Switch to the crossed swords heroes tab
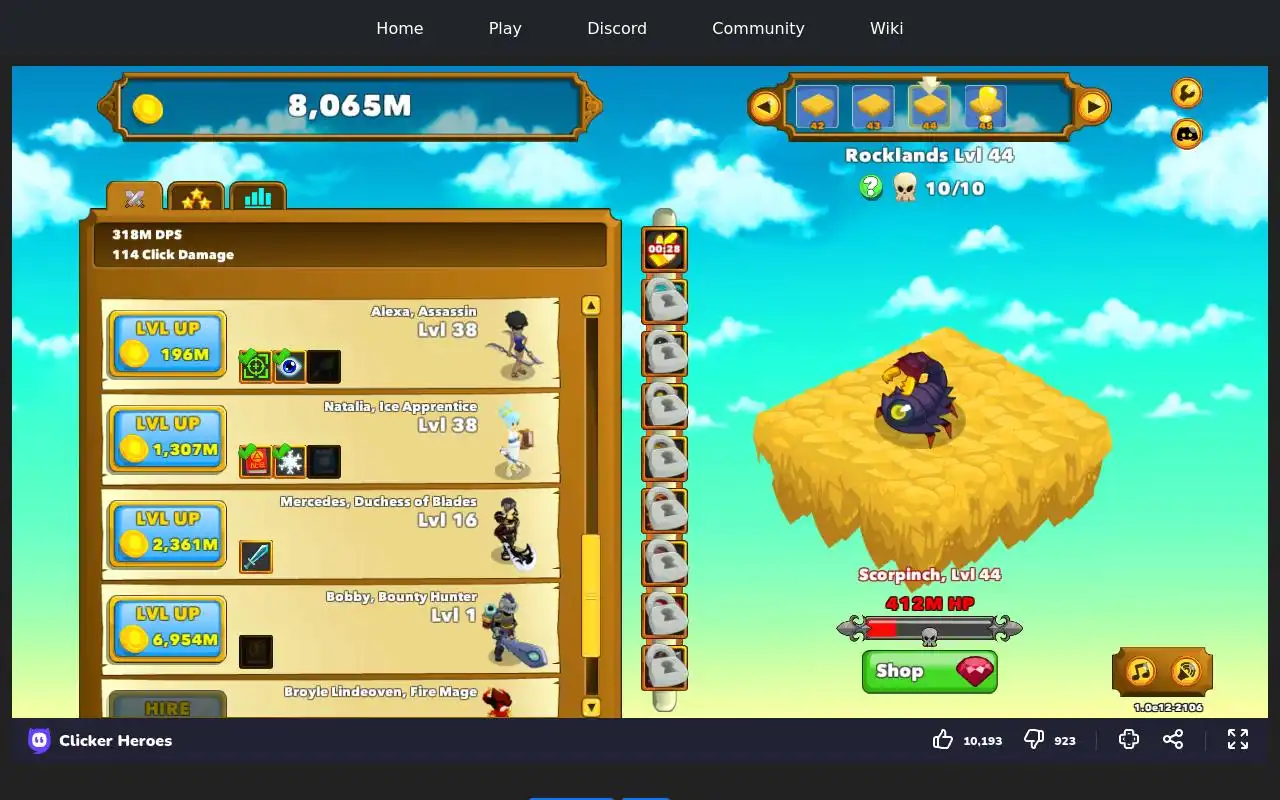The width and height of the screenshot is (1280, 800). point(135,198)
